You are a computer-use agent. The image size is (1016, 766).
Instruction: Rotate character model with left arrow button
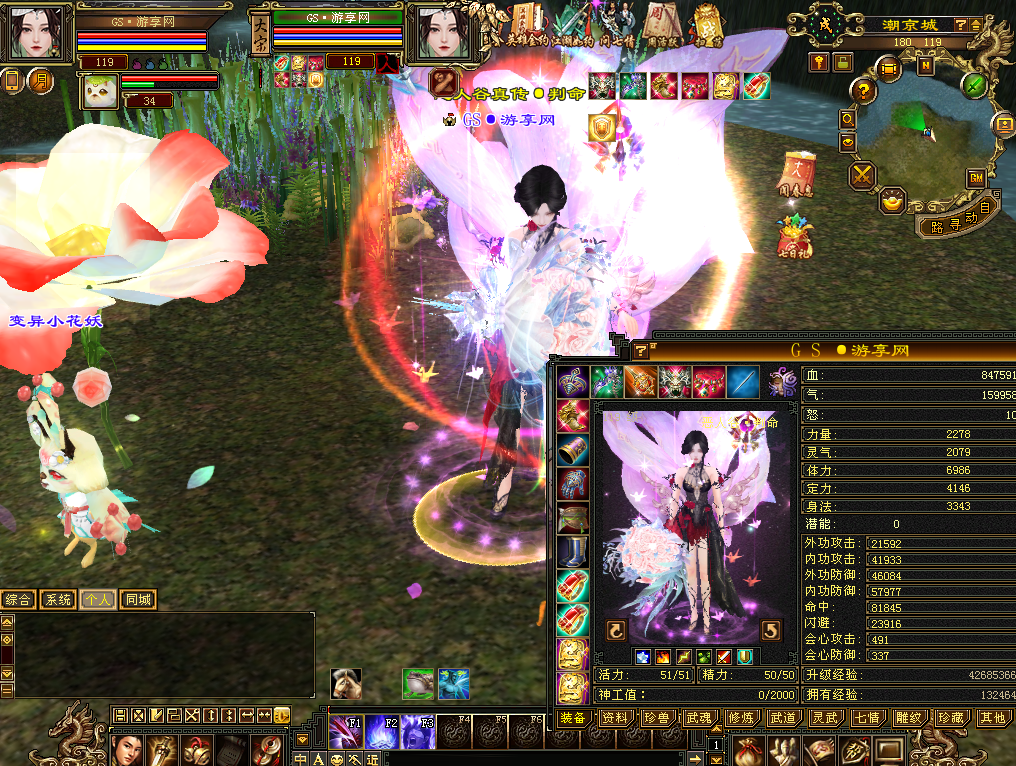[x=616, y=630]
